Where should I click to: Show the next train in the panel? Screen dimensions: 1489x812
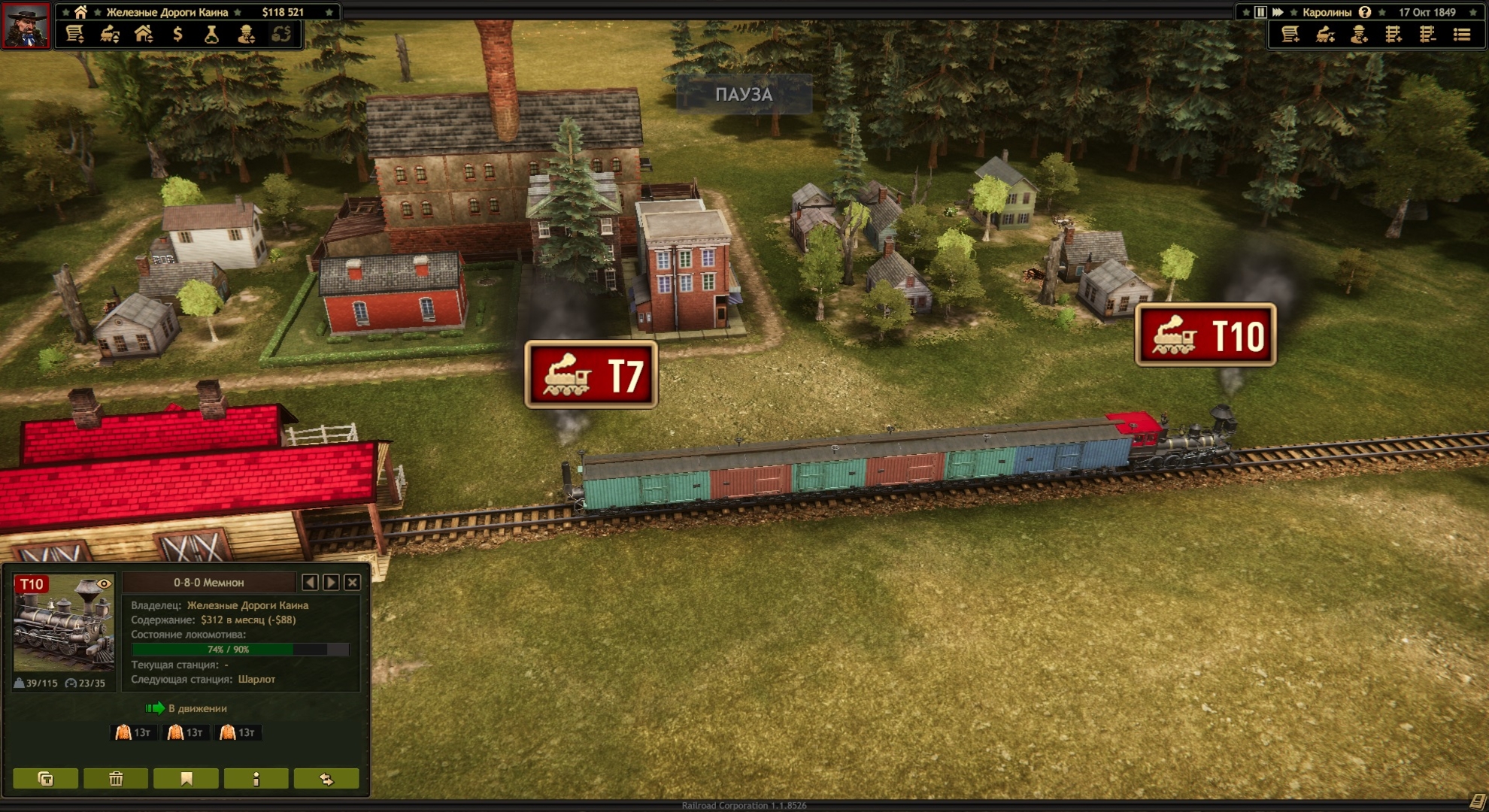331,582
